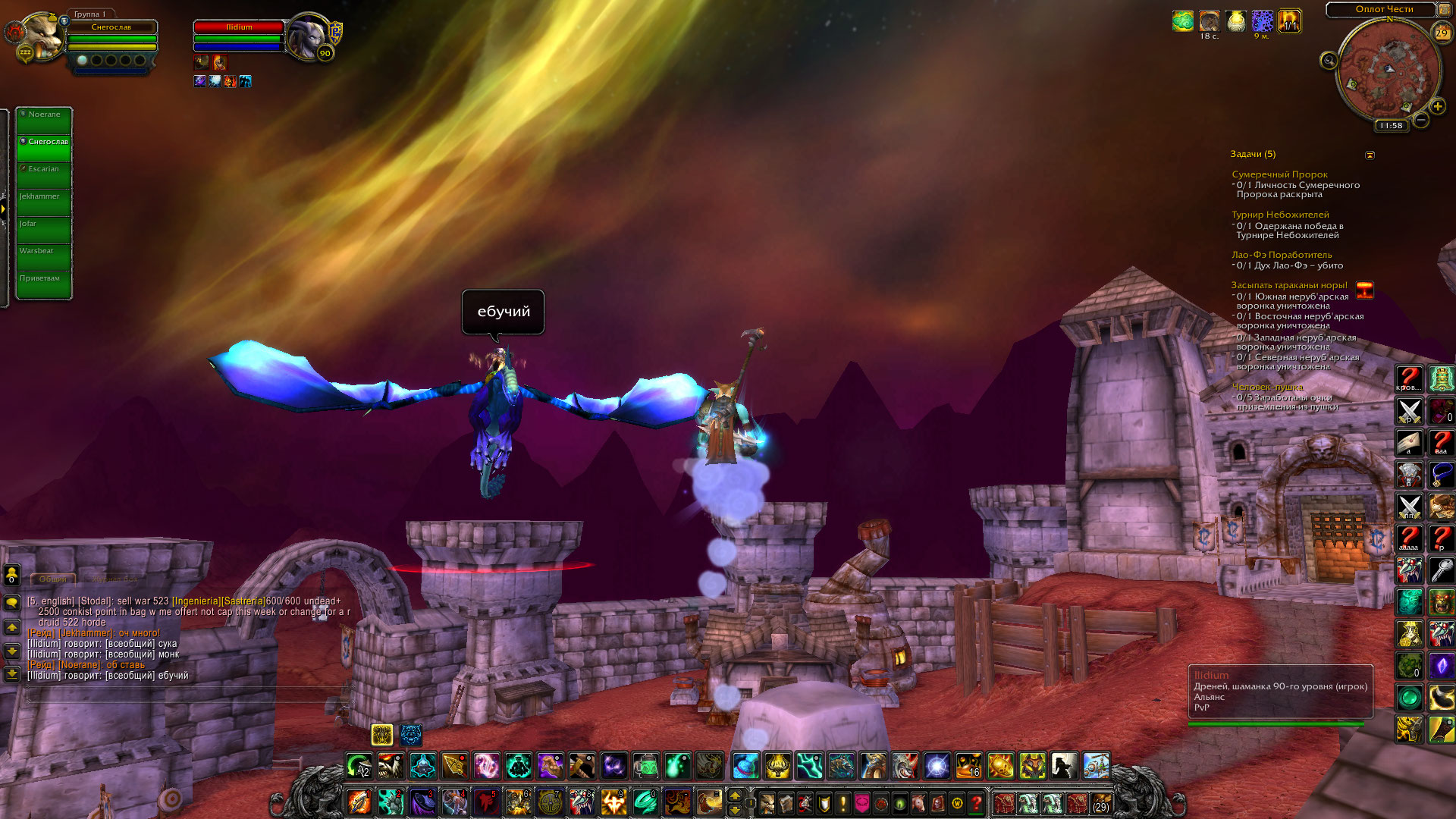The image size is (1456, 819).
Task: Click the yellow tiger stance button
Action: click(x=382, y=734)
